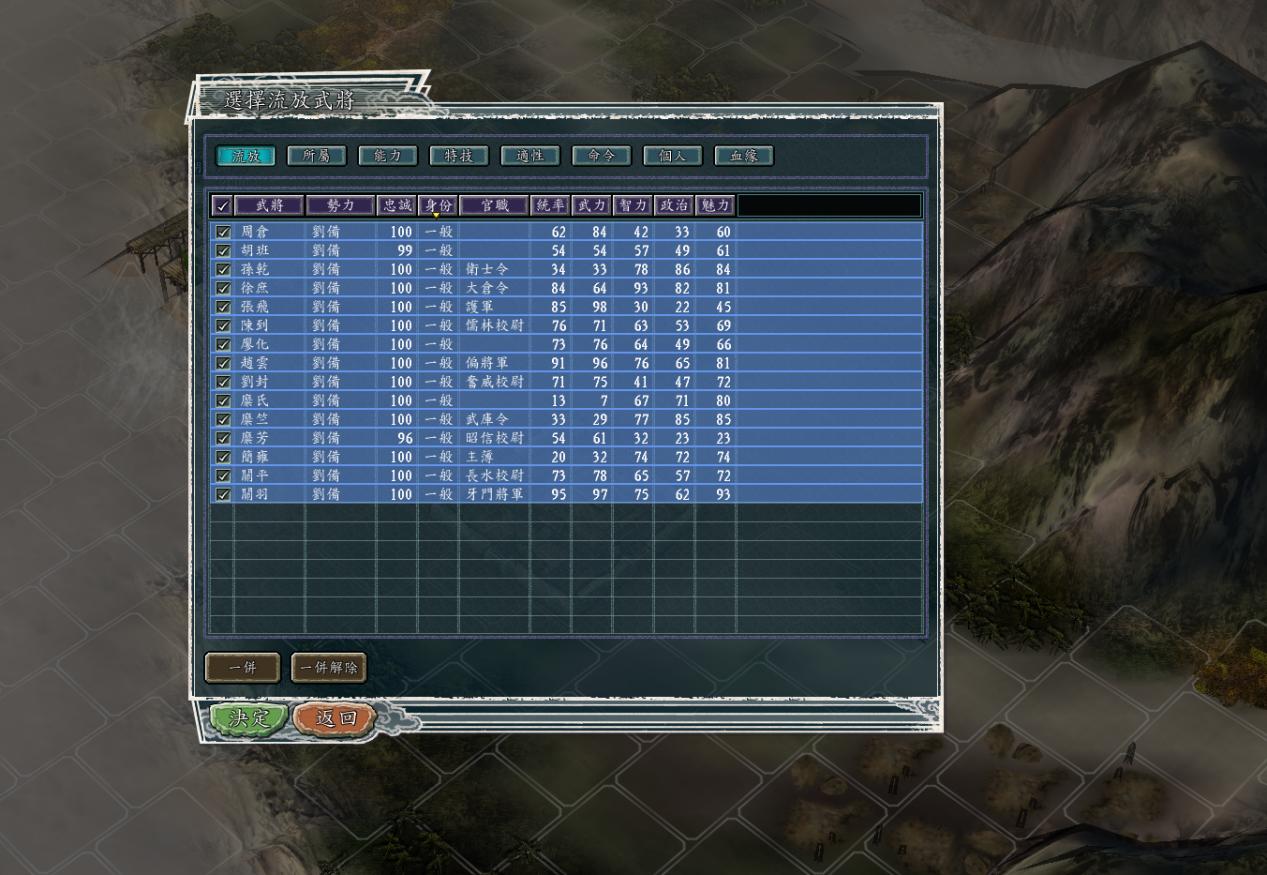Deselect all using 一併解除
The image size is (1267, 875).
(329, 668)
